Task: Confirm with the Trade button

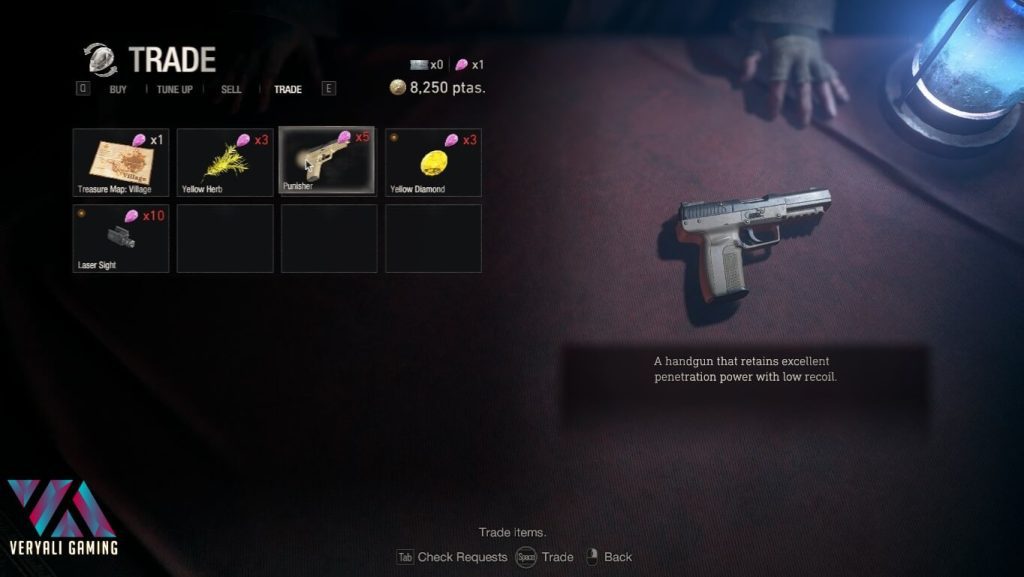Action: click(x=557, y=557)
